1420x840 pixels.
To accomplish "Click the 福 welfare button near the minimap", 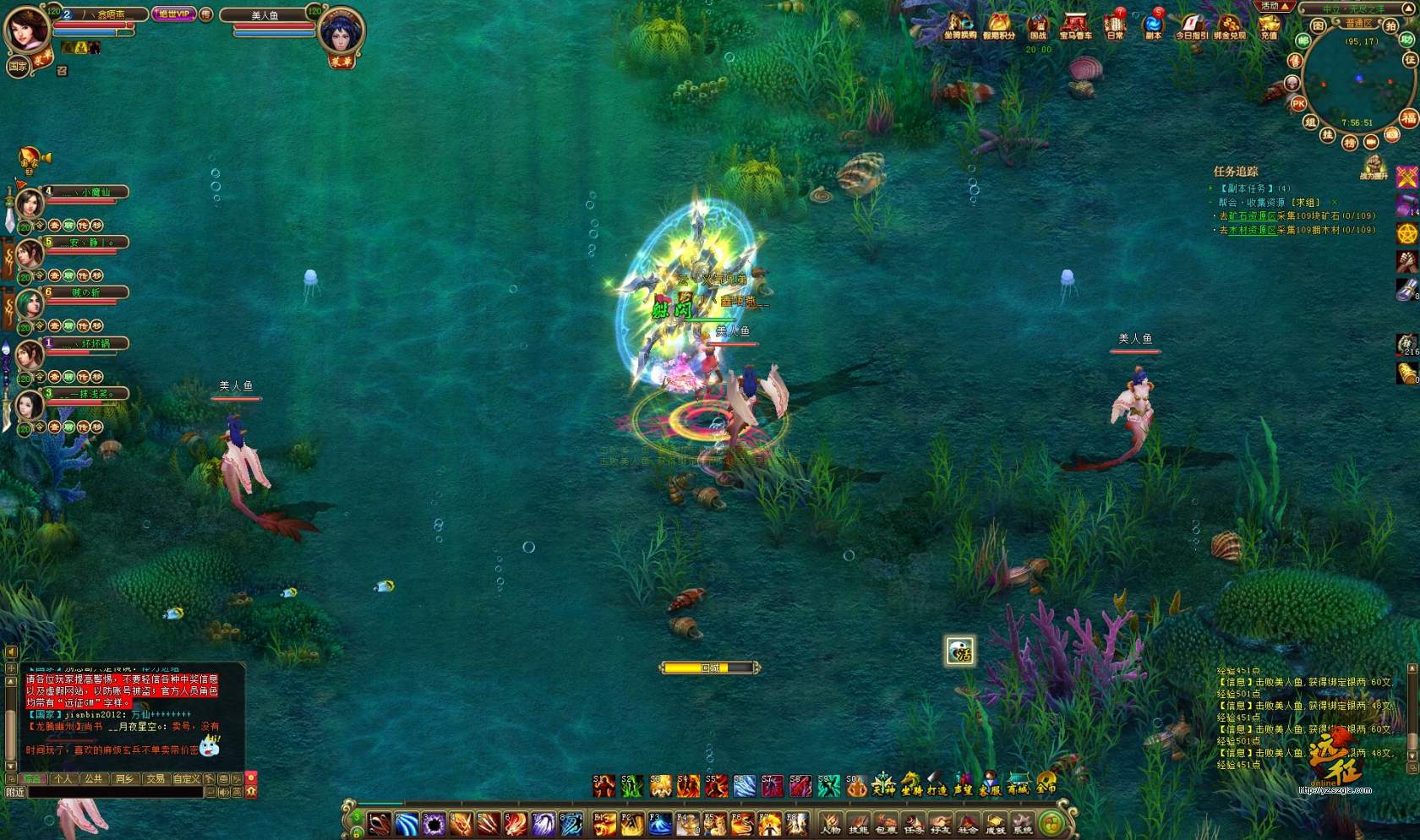I will pyautogui.click(x=1408, y=117).
